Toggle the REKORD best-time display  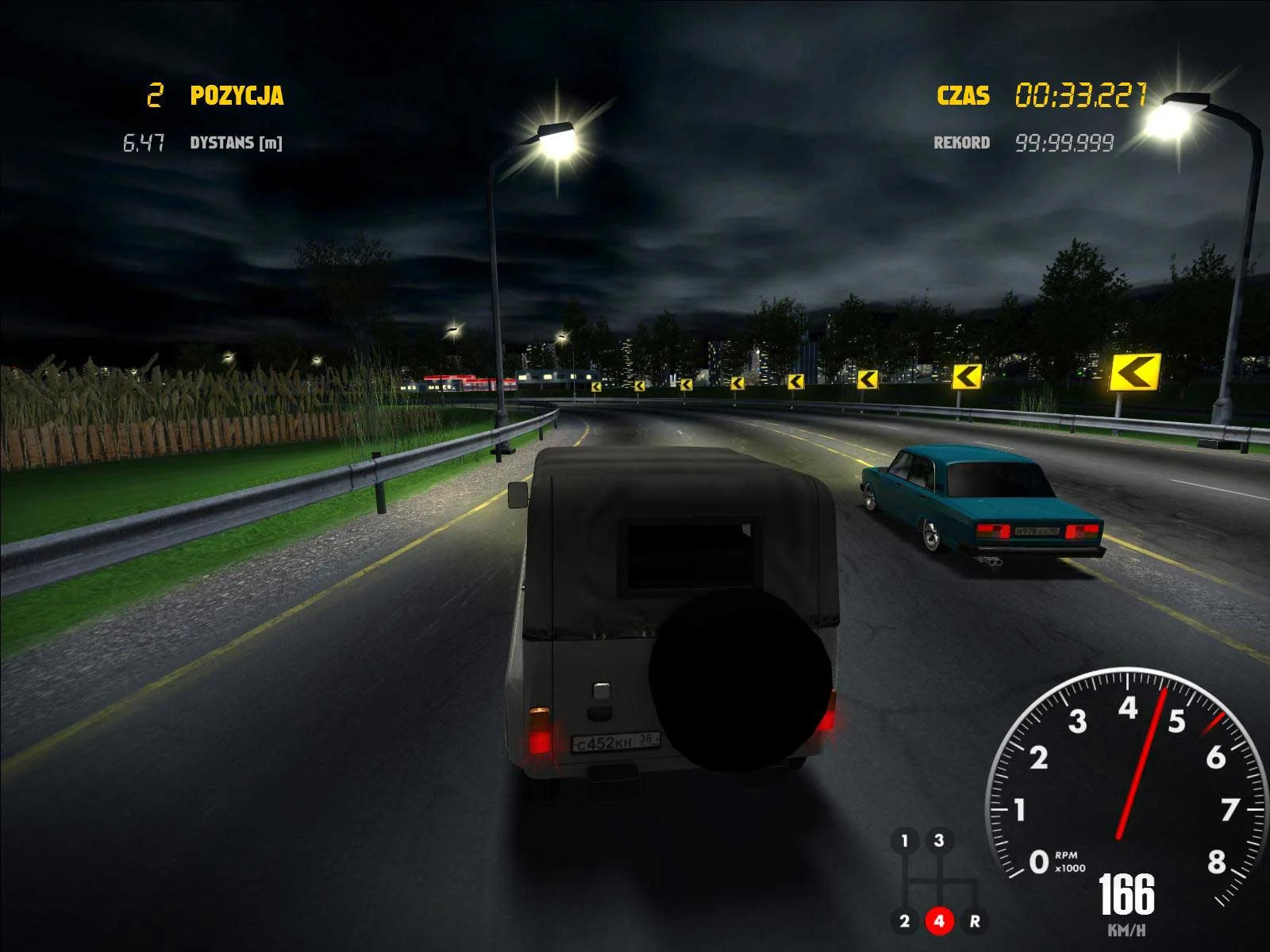pyautogui.click(x=961, y=142)
